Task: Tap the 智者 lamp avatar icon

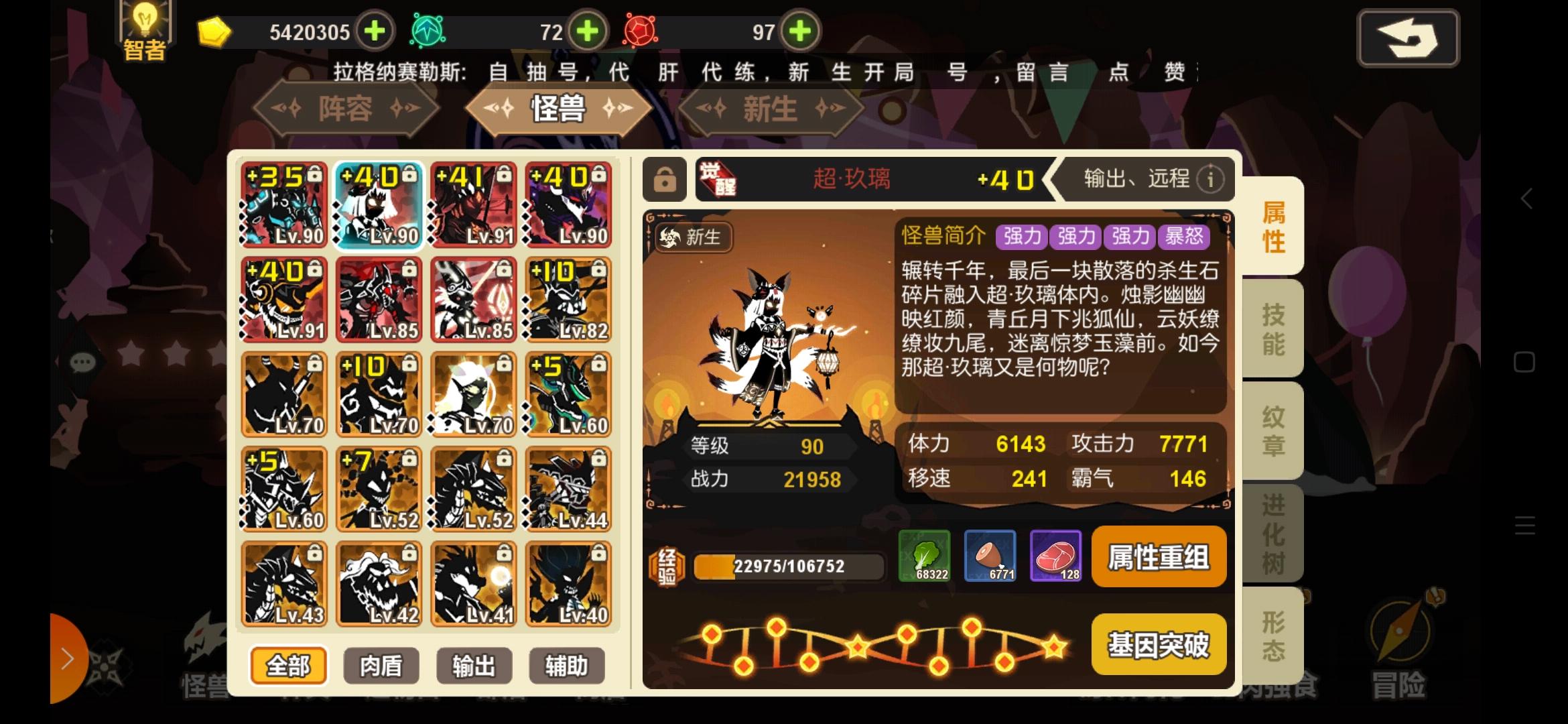Action: 145,28
